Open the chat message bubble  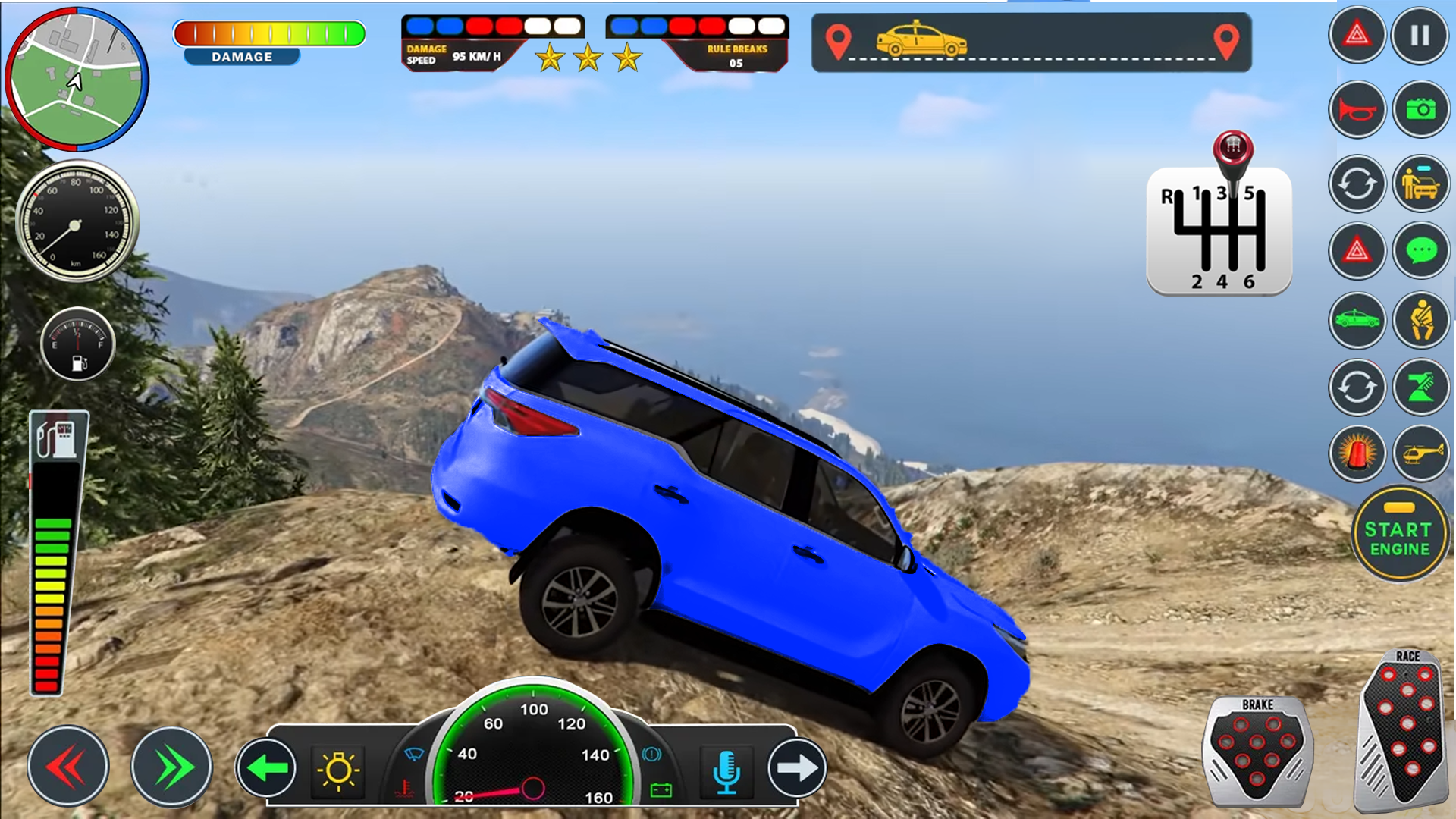pos(1422,250)
